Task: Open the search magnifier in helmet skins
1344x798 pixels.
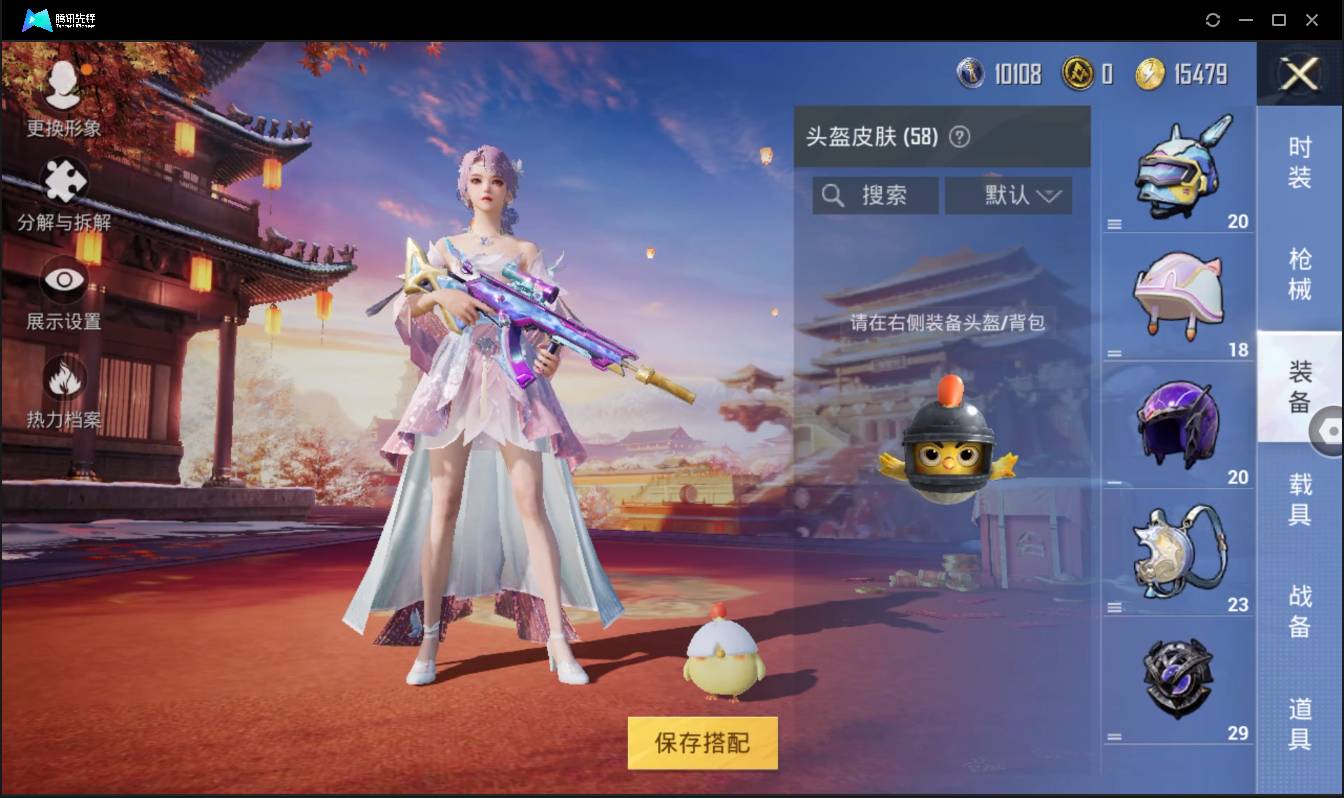Action: 834,195
